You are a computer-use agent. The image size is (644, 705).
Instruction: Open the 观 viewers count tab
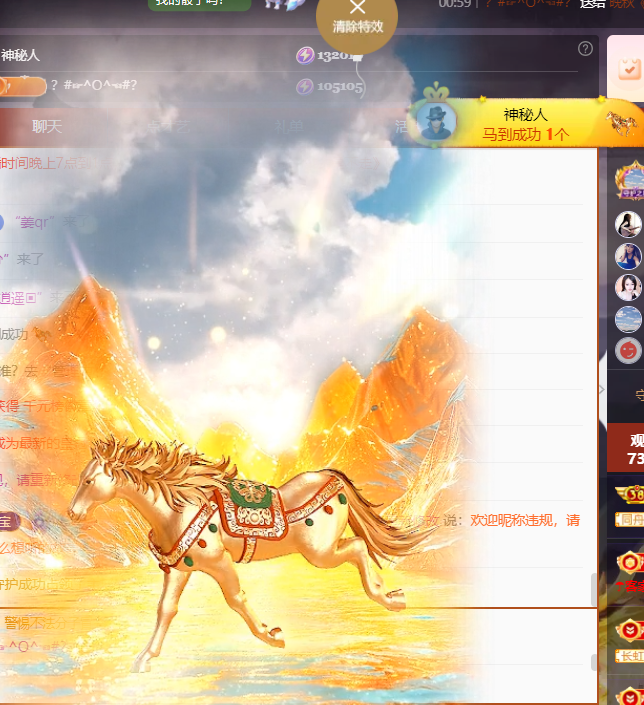click(x=635, y=448)
